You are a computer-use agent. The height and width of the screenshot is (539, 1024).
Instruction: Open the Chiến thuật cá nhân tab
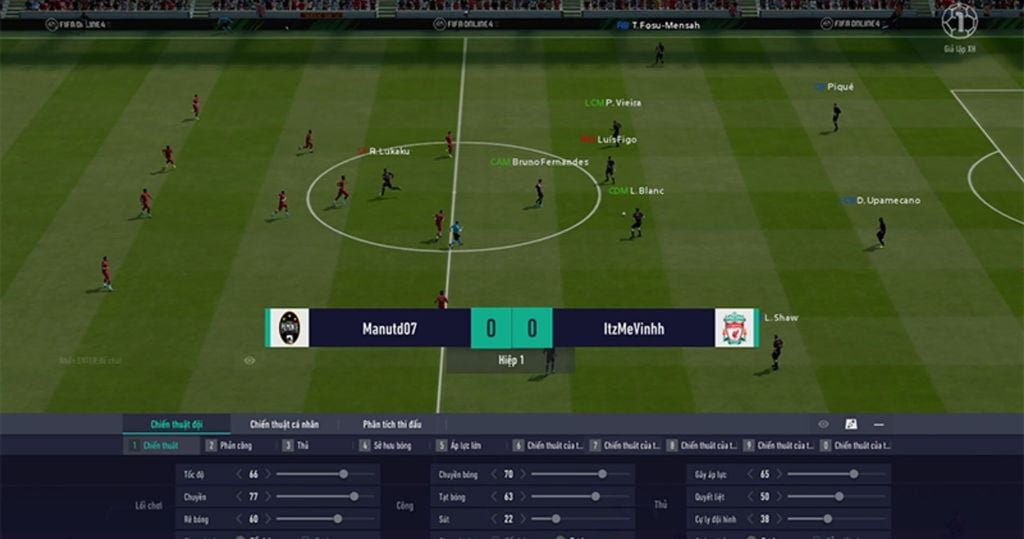tap(283, 424)
